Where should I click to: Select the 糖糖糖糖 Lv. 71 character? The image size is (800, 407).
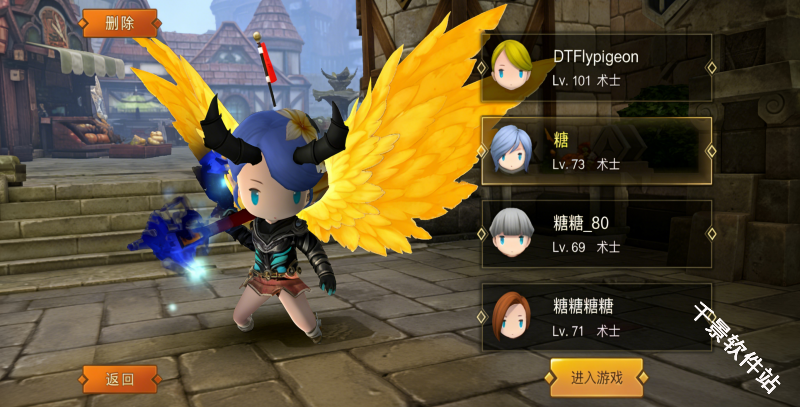596,317
